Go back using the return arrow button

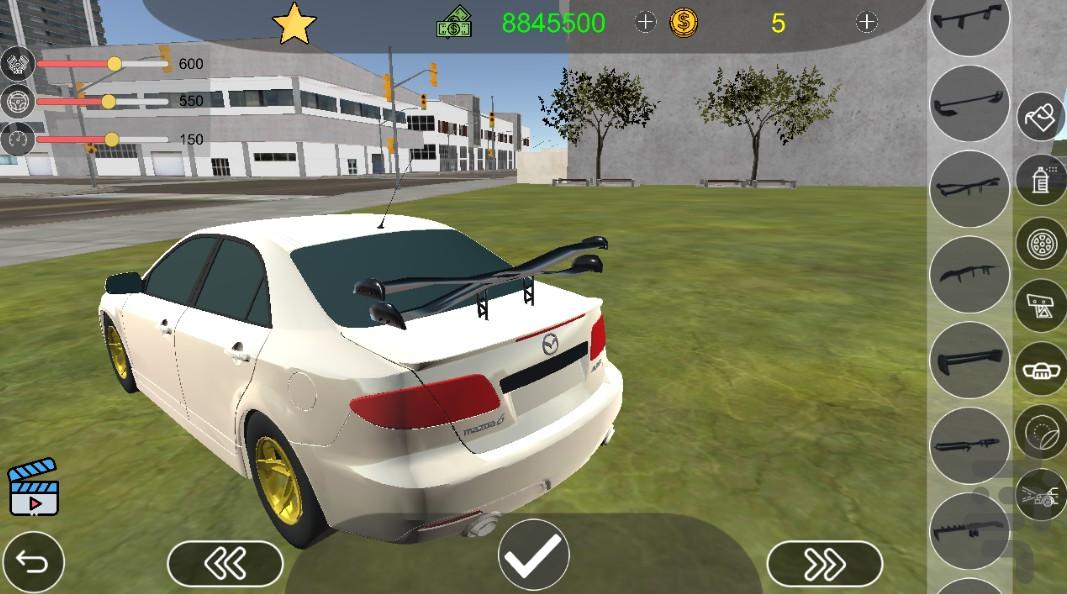click(x=33, y=564)
